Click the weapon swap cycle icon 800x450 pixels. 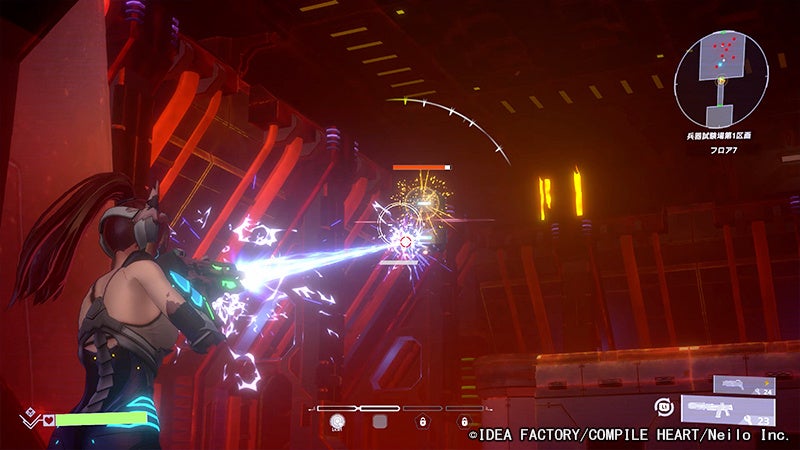point(662,407)
